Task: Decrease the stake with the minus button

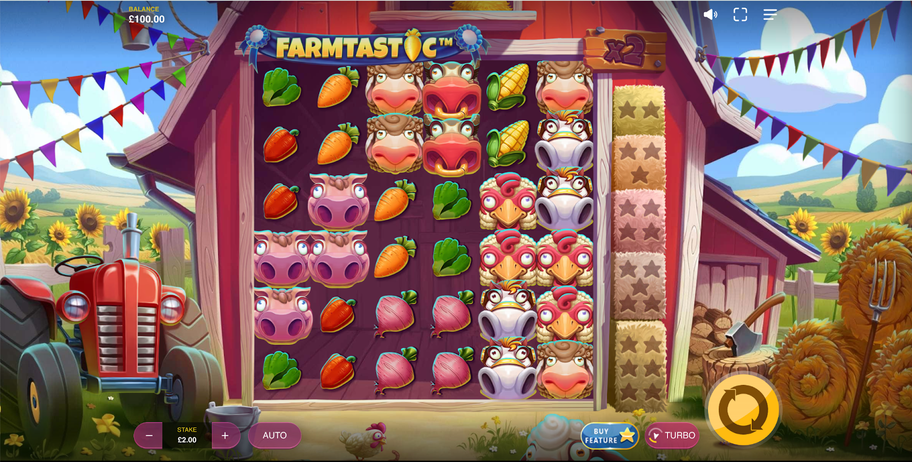Action: [x=149, y=435]
